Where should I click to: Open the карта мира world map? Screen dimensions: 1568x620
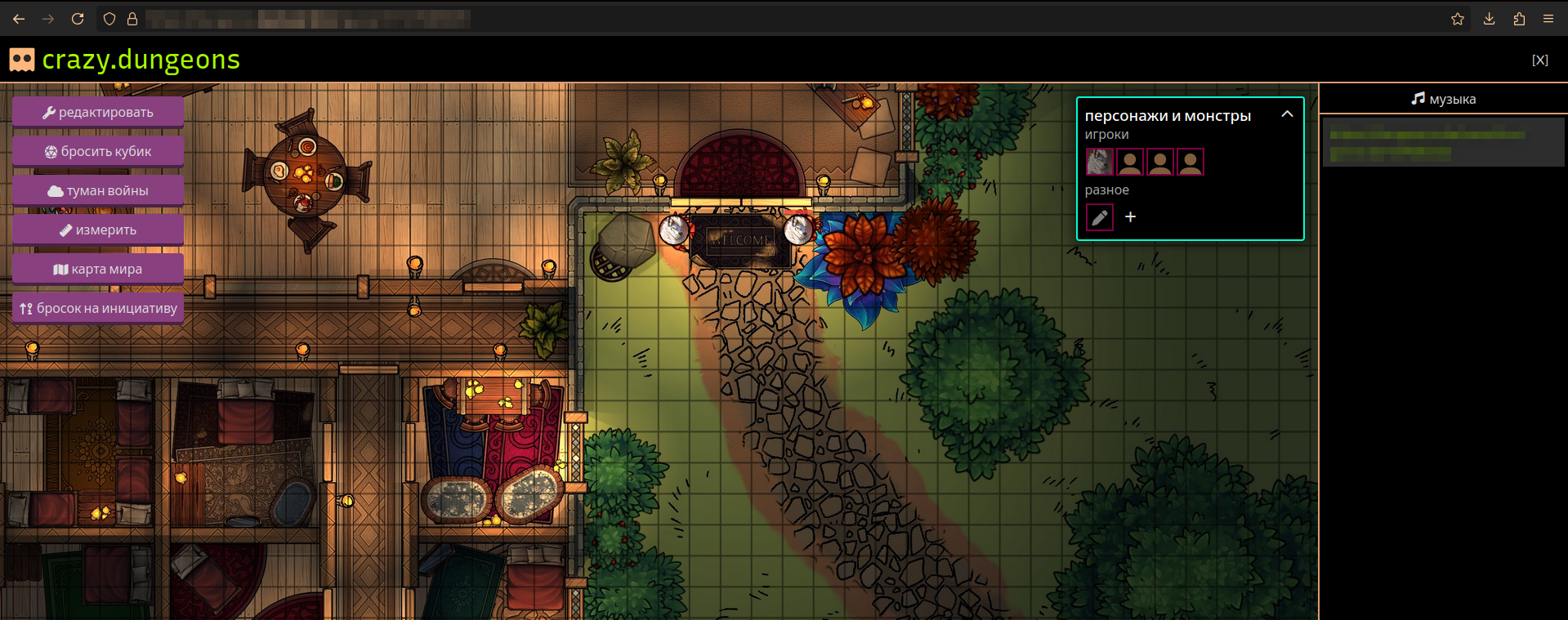tap(98, 270)
